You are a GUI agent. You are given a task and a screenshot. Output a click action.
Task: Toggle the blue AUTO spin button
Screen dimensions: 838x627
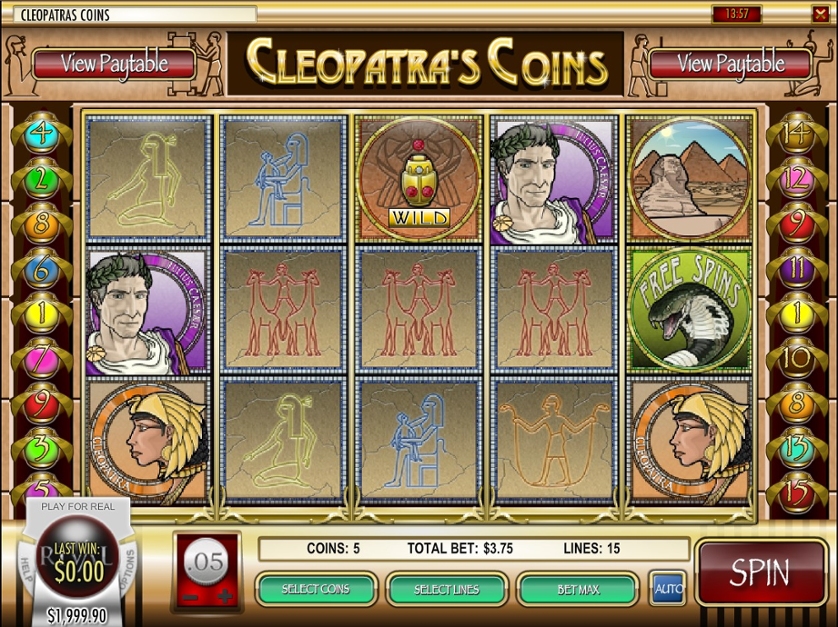pos(667,589)
